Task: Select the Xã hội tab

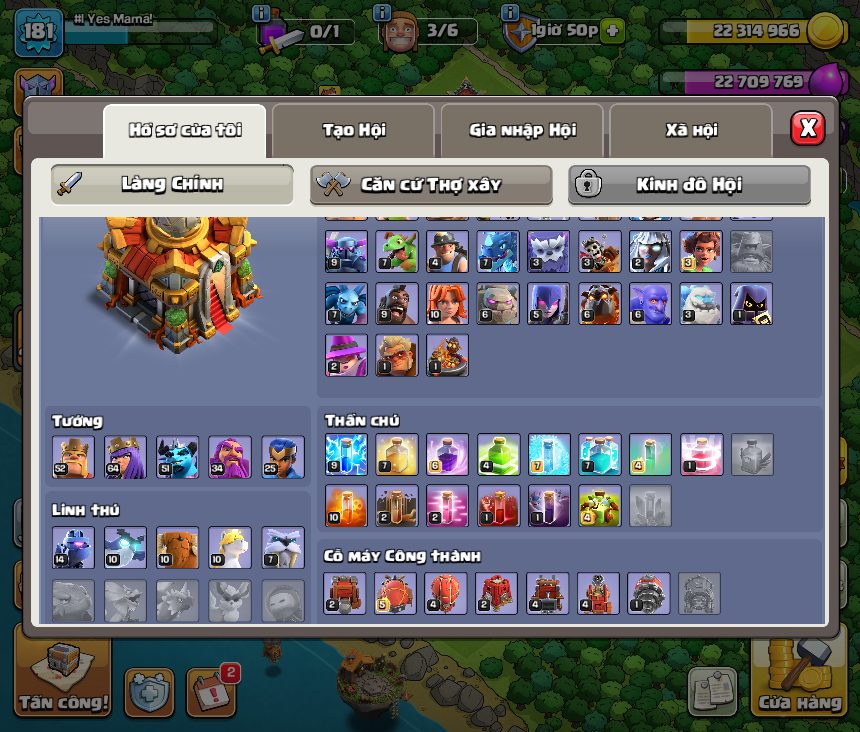Action: point(690,130)
